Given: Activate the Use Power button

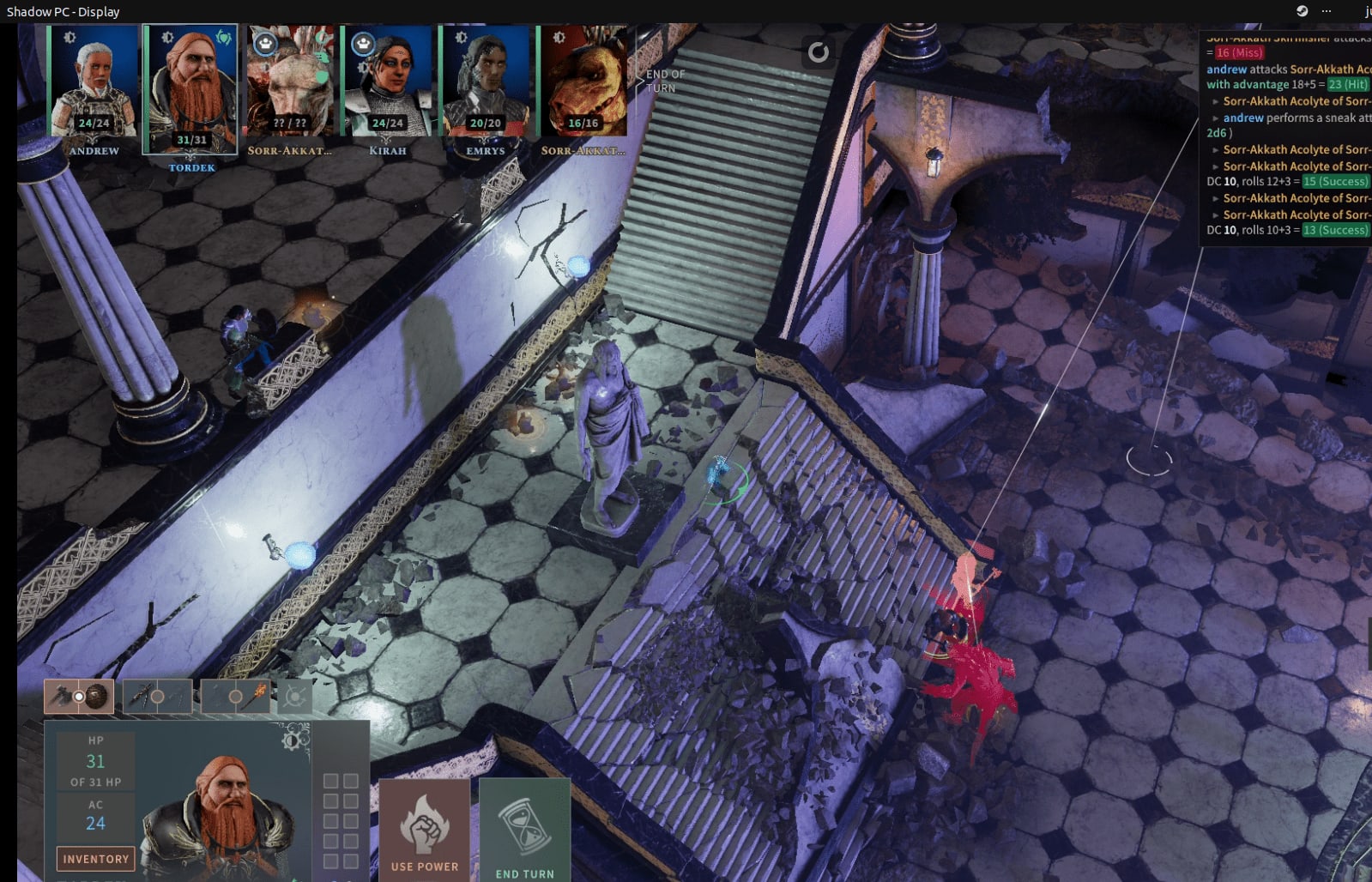Looking at the screenshot, I should tap(425, 830).
